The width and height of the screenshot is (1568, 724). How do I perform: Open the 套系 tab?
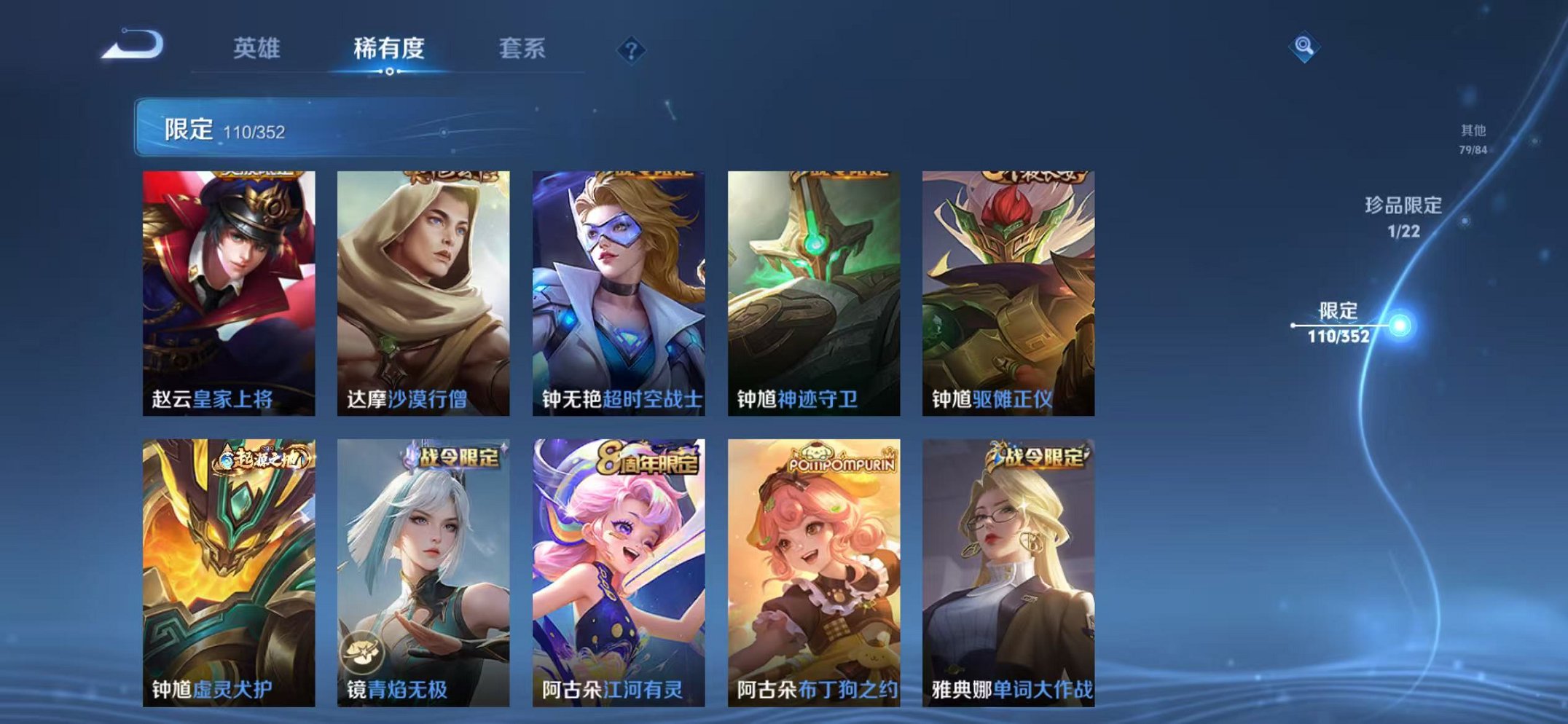(522, 45)
